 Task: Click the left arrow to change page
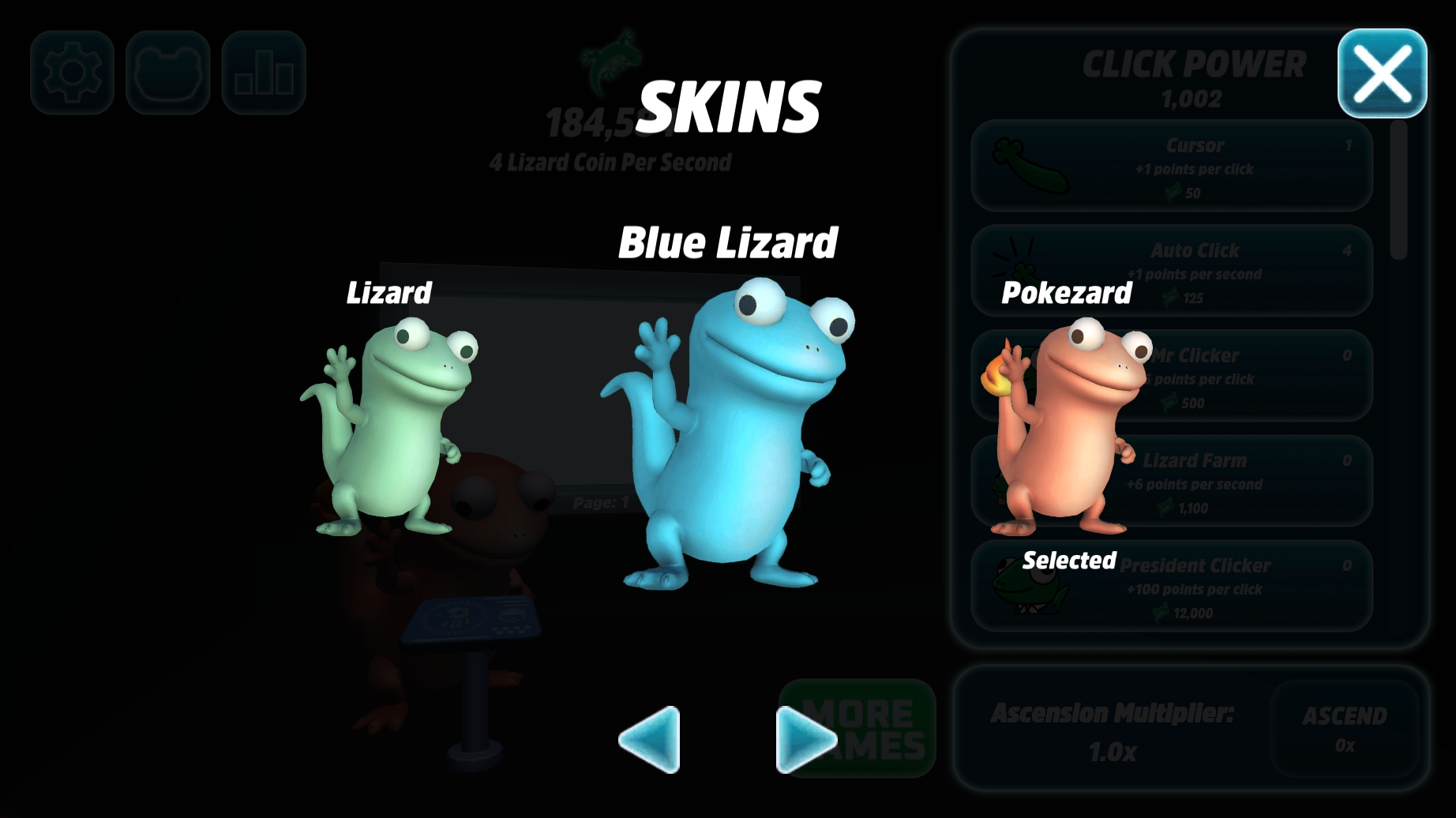pos(647,741)
